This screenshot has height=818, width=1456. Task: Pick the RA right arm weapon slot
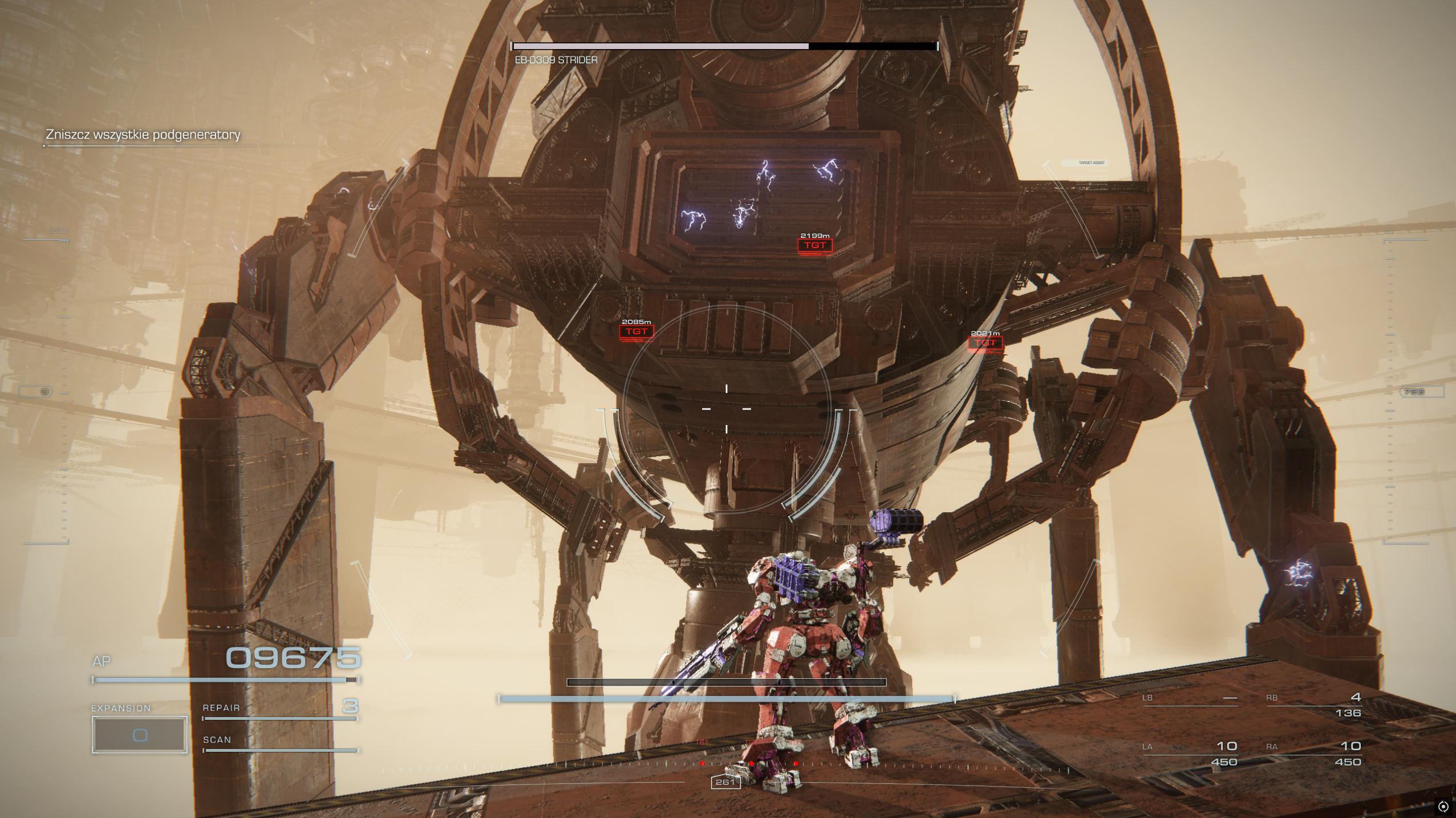(x=1313, y=753)
